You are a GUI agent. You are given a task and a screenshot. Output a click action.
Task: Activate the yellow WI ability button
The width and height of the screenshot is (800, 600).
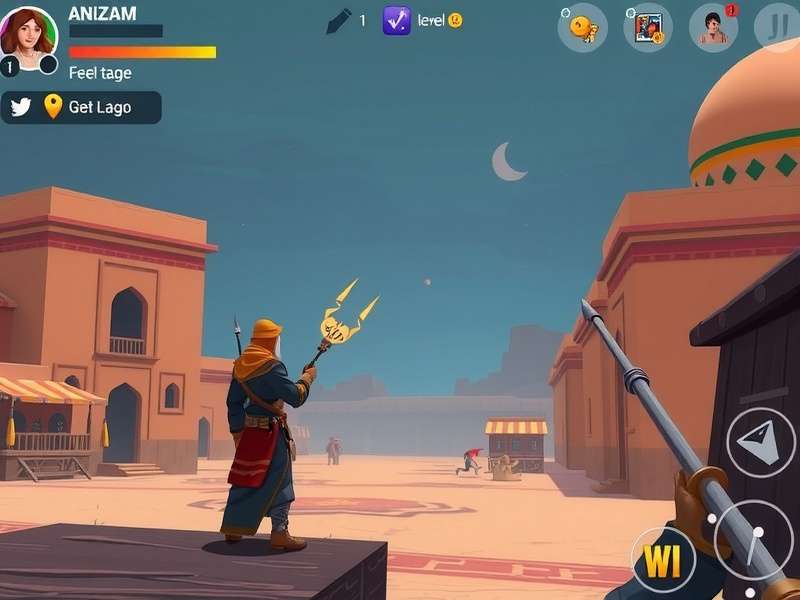tap(663, 561)
